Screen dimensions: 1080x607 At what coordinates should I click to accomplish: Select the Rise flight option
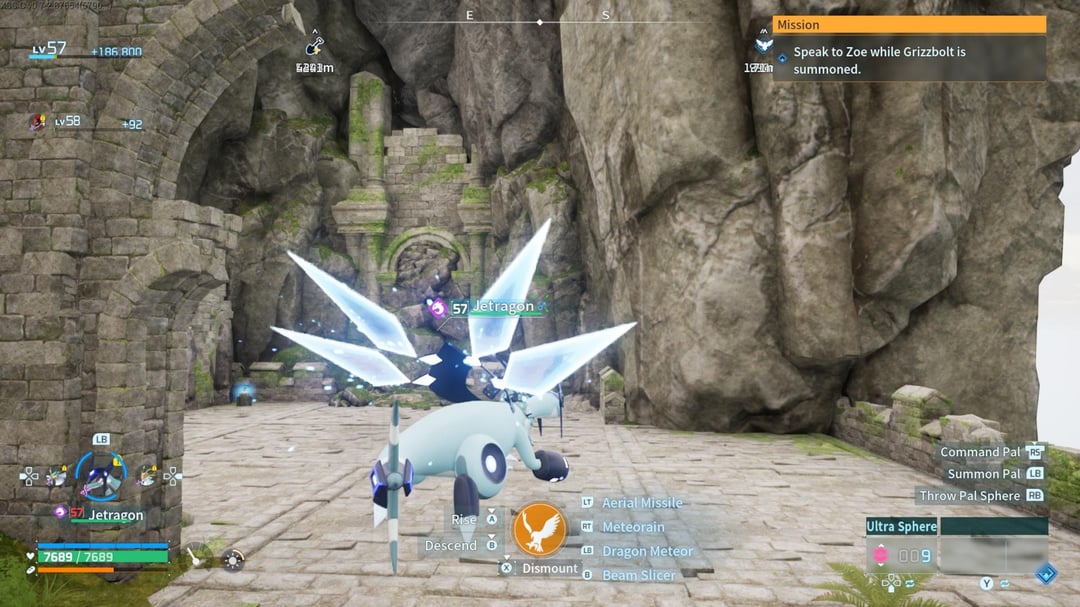point(465,520)
